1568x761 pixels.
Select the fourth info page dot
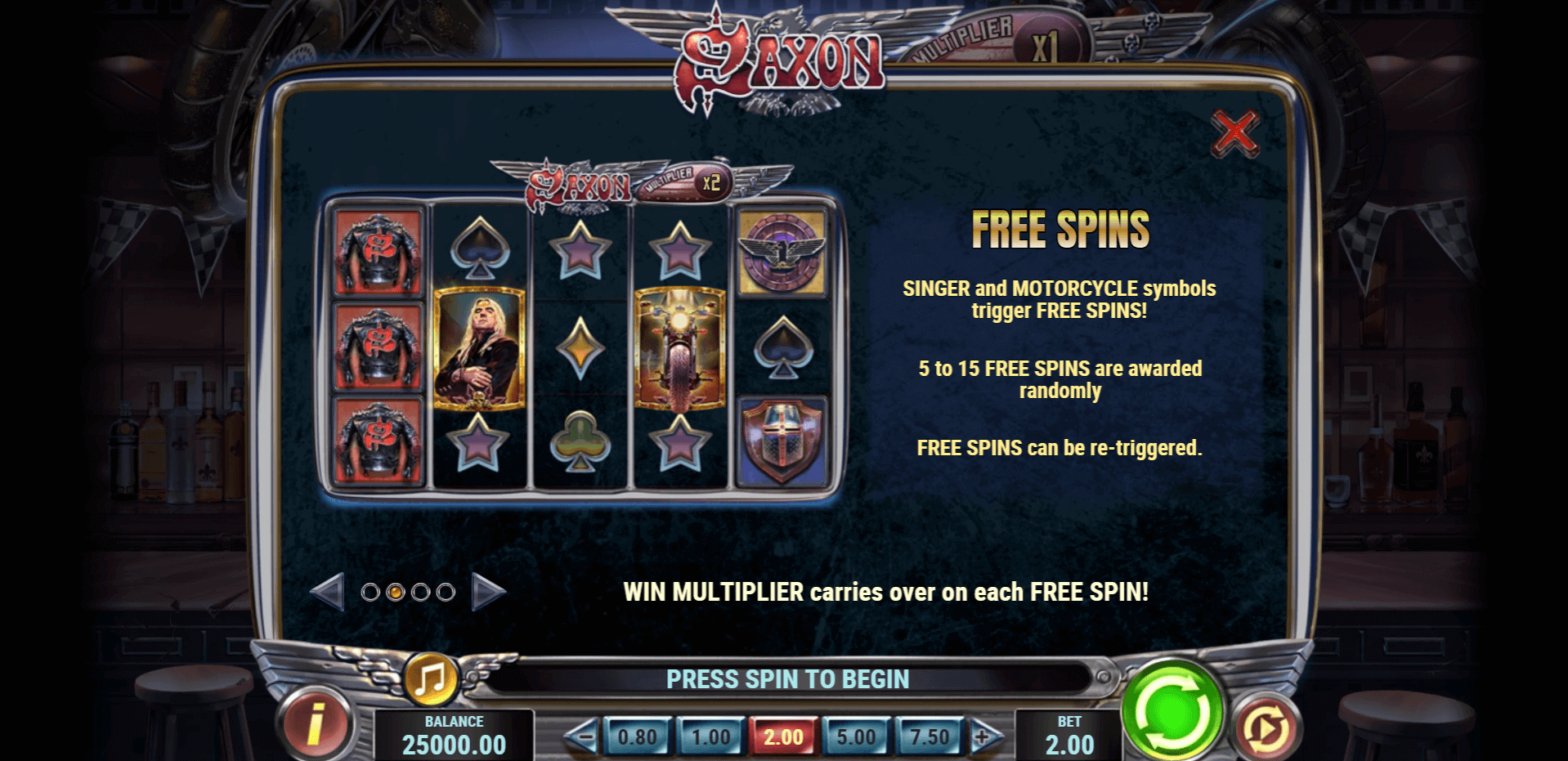446,592
